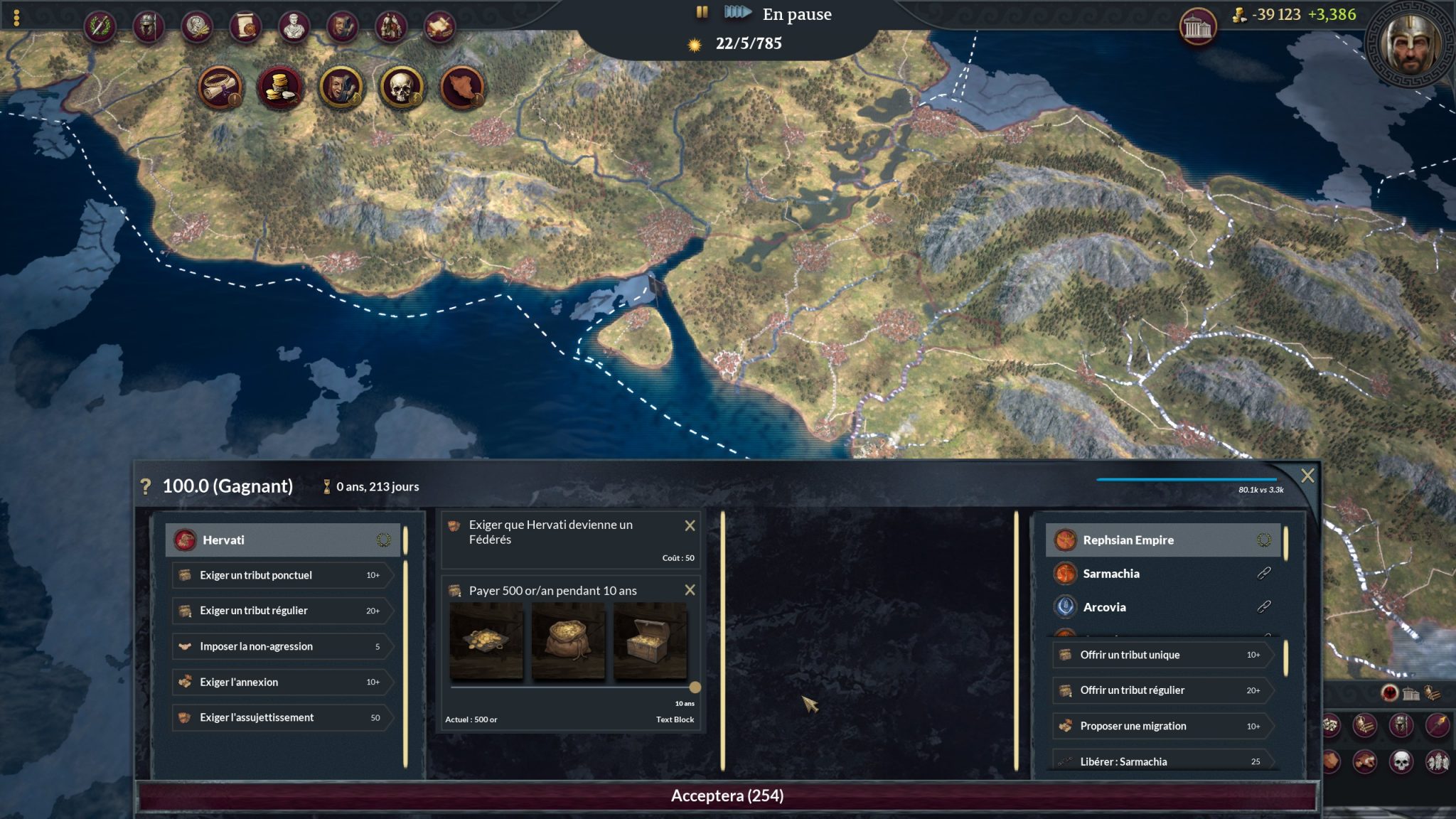Remove the Payer 500 or/an term
This screenshot has width=1456, height=819.
(689, 590)
